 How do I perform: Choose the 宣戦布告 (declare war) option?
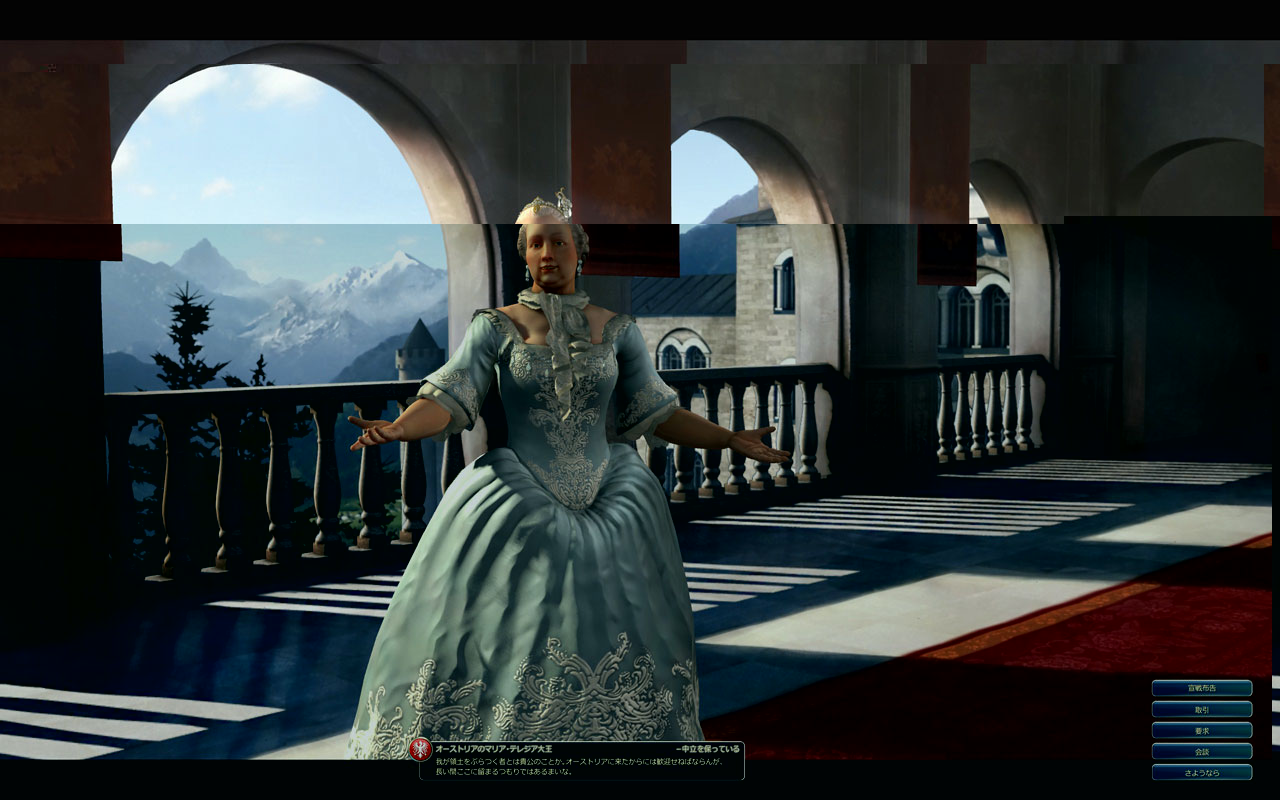coord(1201,688)
